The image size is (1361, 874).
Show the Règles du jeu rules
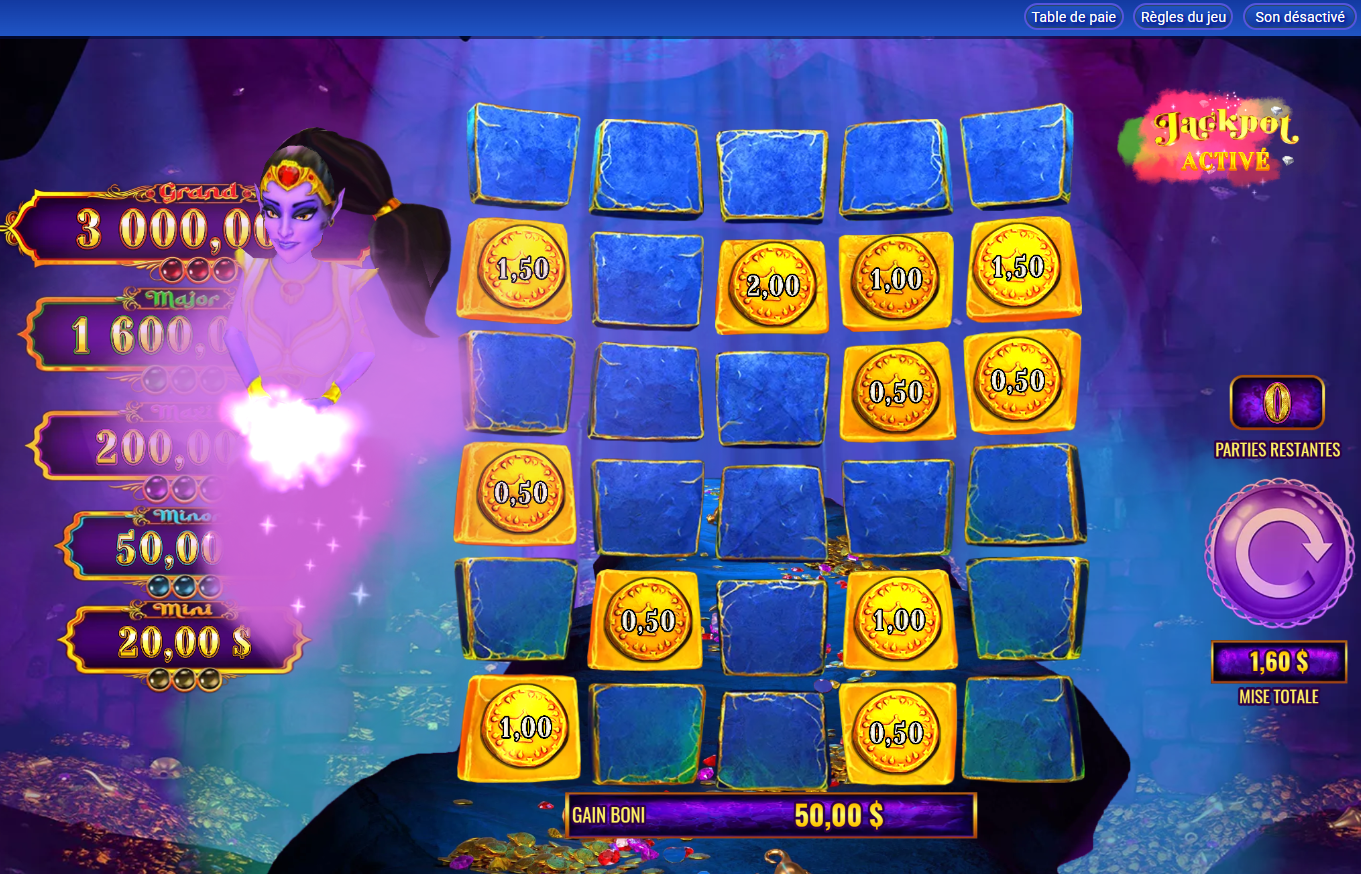tap(1183, 17)
